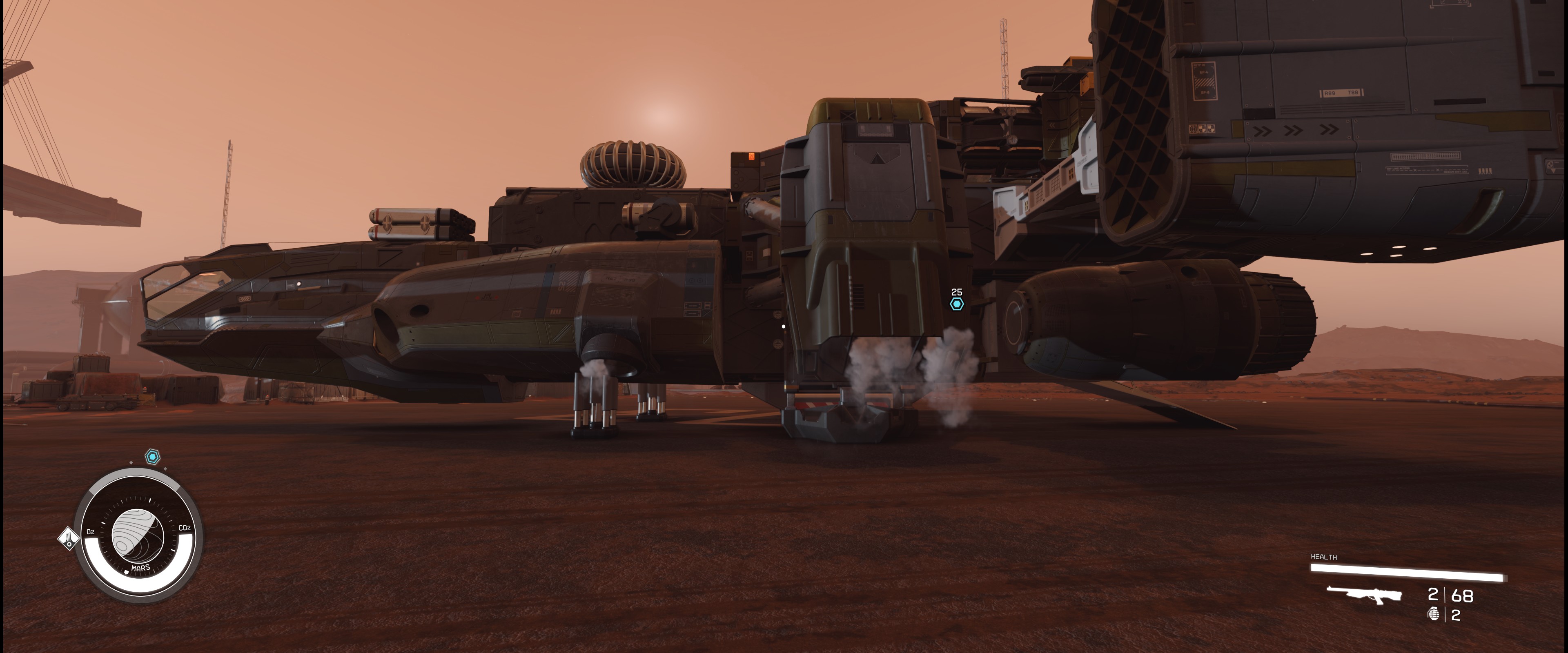The width and height of the screenshot is (1568, 653).
Task: Click the grenade icon
Action: click(x=1433, y=615)
